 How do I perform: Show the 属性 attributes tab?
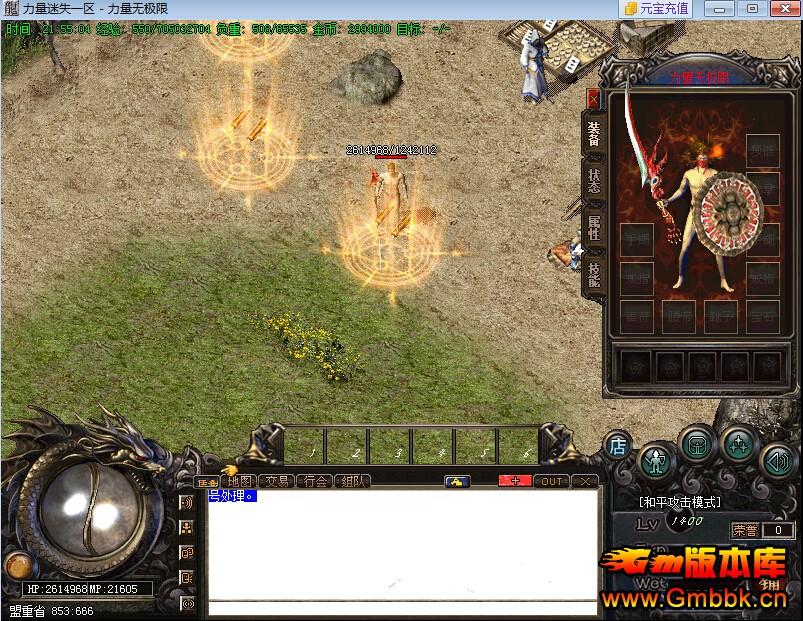tap(594, 226)
